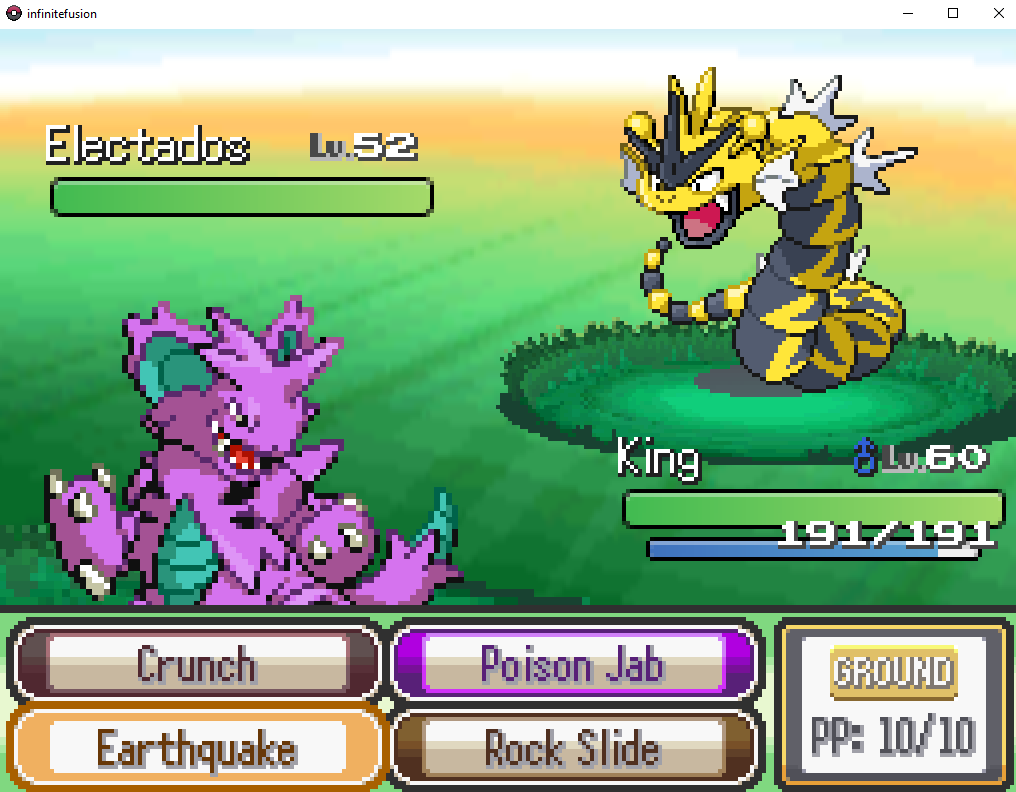Screen dimensions: 1016x792
Task: Minimize the infinitefusion window
Action: [908, 13]
